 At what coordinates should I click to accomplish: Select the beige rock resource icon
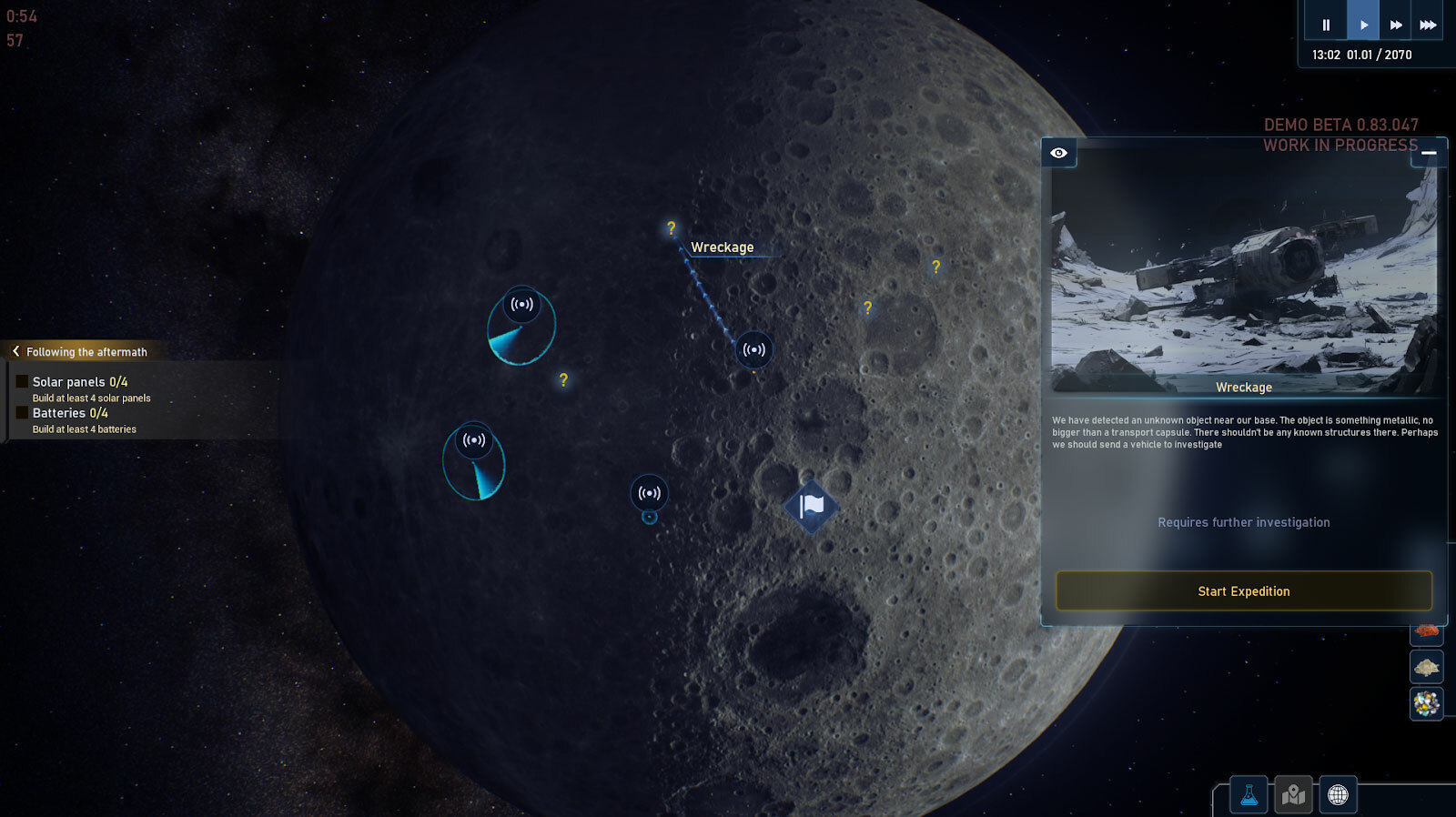[1426, 668]
